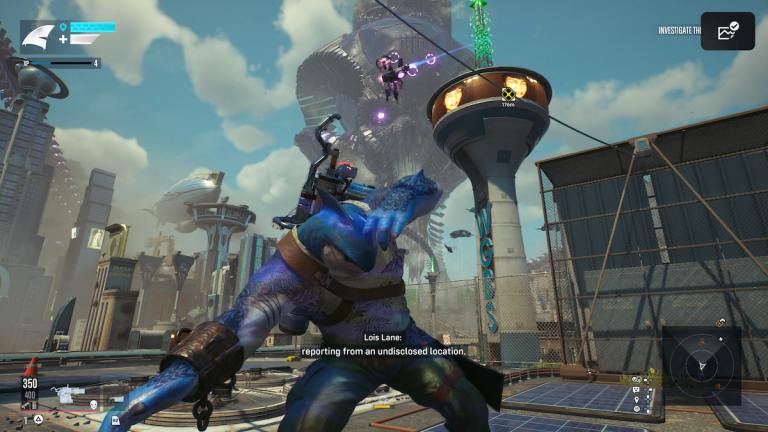Screen dimensions: 768x432
Task: Click the capture notification icon with checkmark
Action: pos(727,31)
